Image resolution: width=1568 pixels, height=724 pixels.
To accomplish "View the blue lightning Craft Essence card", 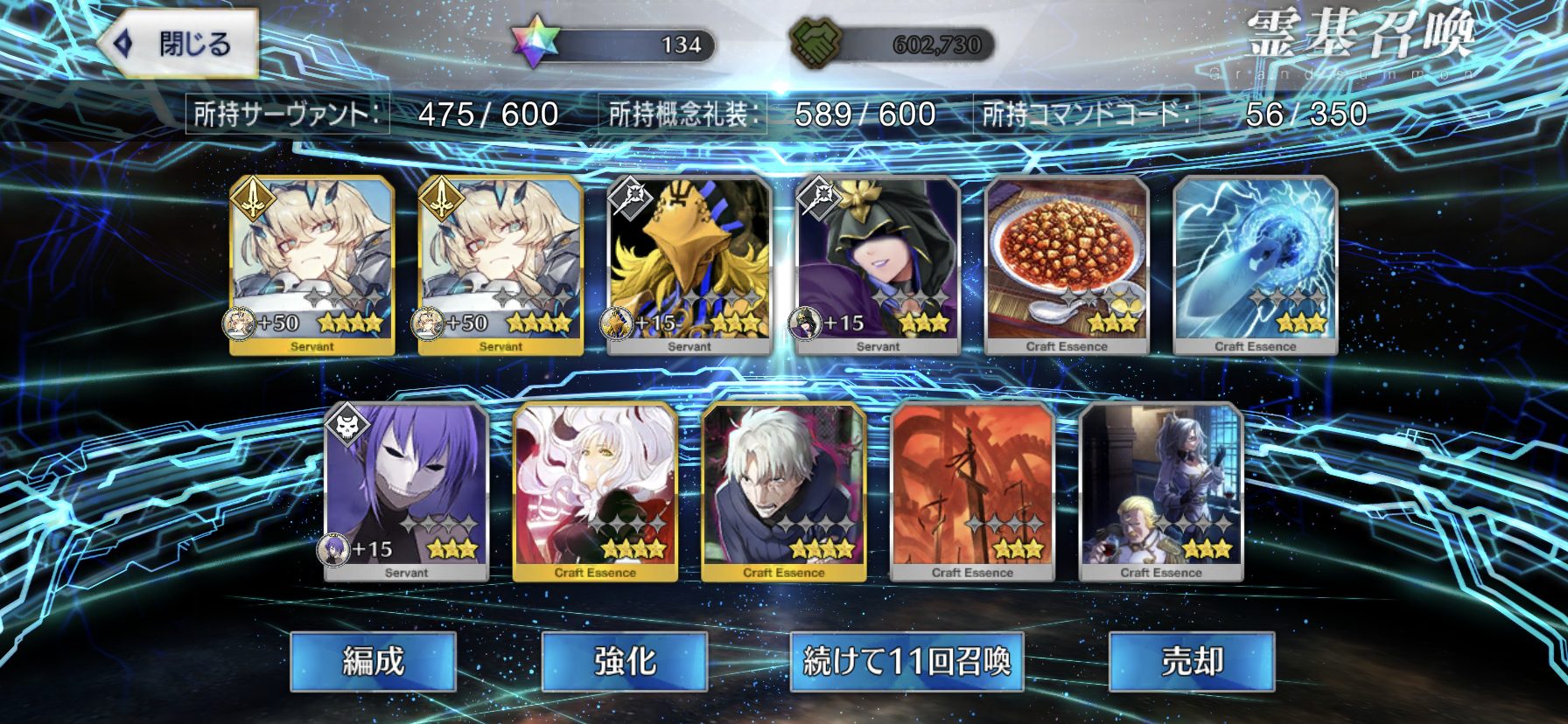I will 1255,265.
